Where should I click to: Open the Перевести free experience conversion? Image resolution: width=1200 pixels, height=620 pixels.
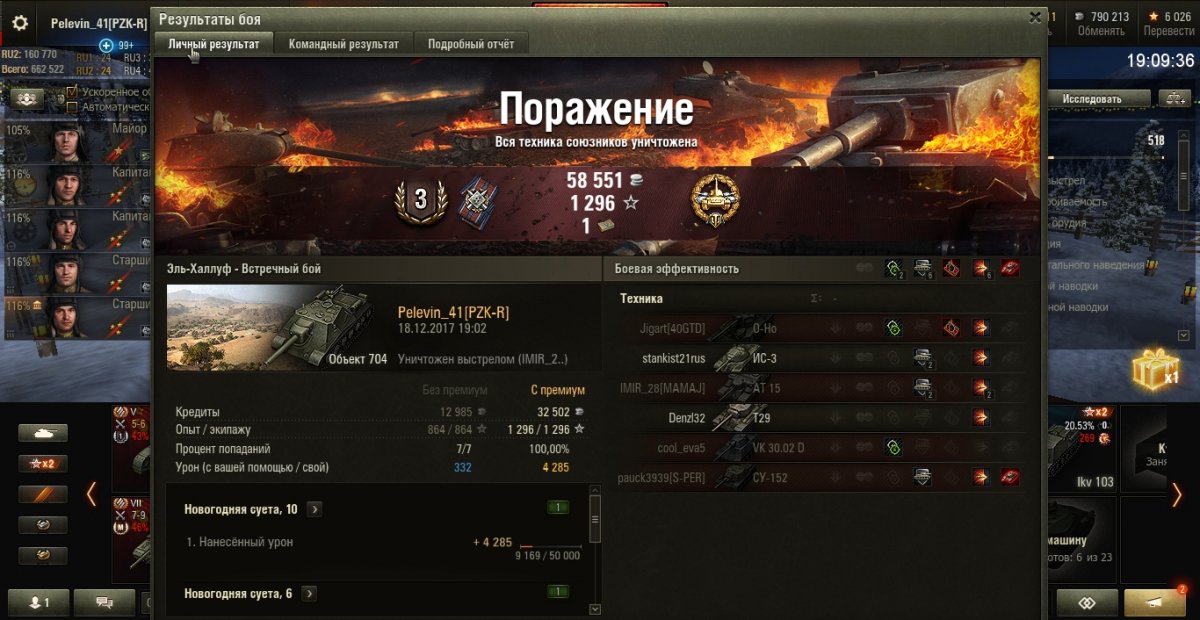pyautogui.click(x=1168, y=24)
